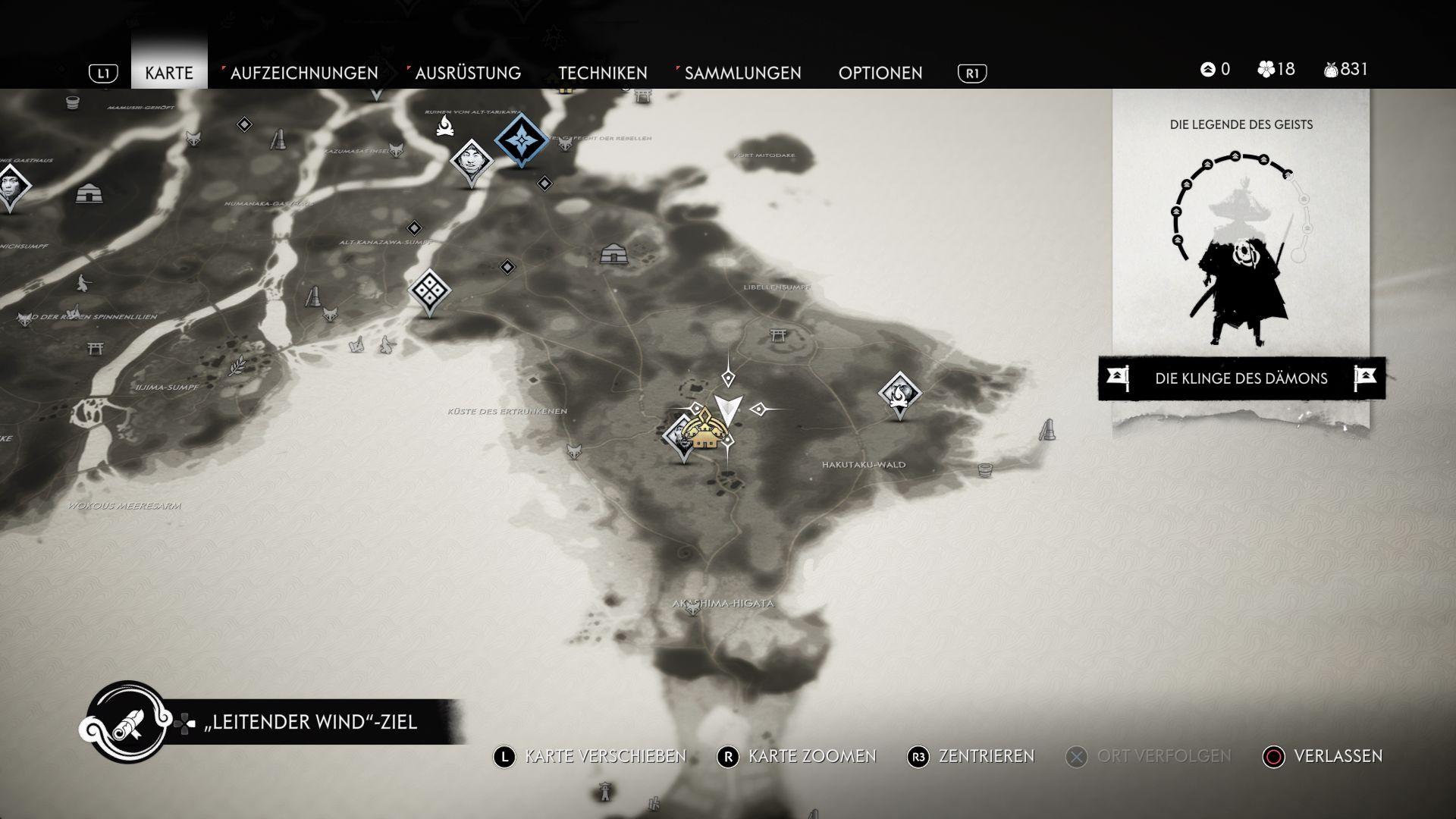
Task: Select the four-squares diamond map marker
Action: click(429, 290)
